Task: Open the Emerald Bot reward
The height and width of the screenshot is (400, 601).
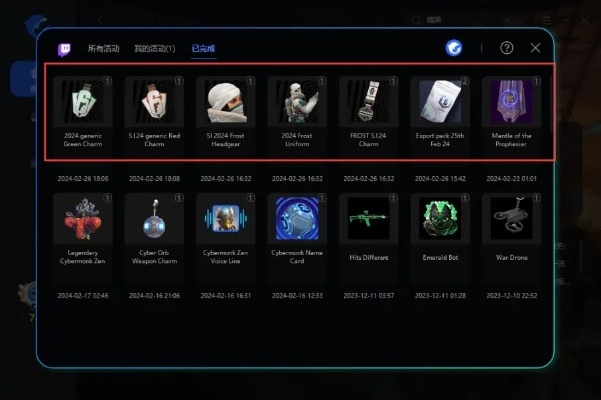Action: click(440, 219)
